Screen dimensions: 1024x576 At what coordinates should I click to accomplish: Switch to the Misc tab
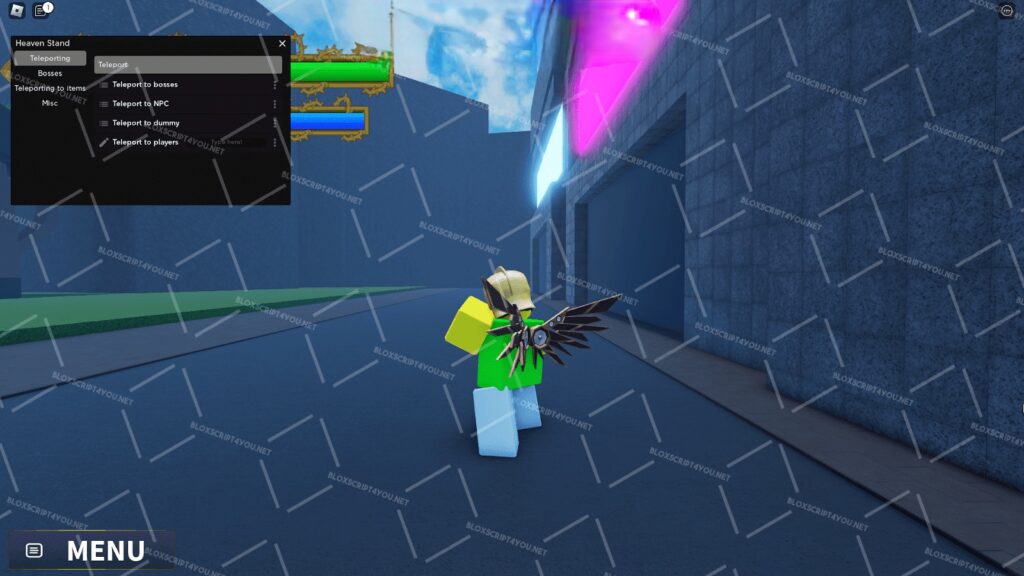50,103
